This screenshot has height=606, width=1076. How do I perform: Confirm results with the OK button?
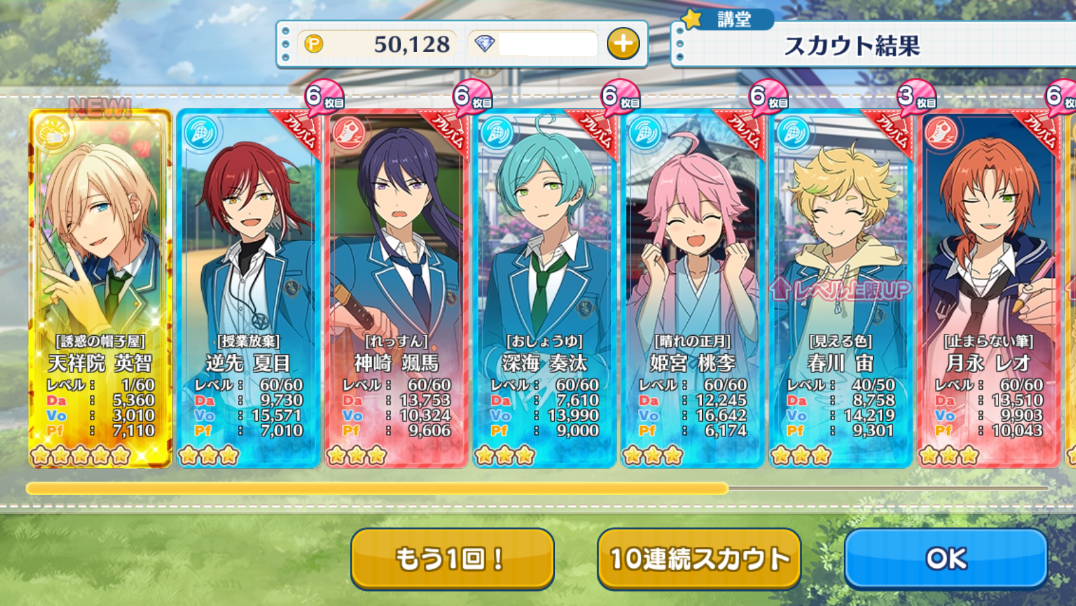click(945, 558)
